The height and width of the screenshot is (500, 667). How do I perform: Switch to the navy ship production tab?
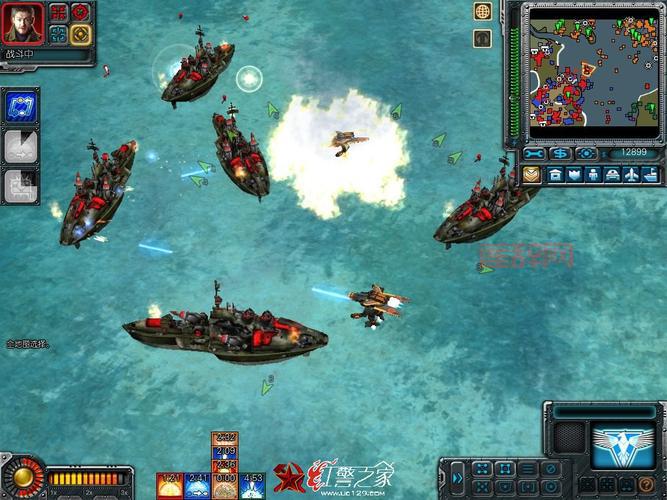650,175
